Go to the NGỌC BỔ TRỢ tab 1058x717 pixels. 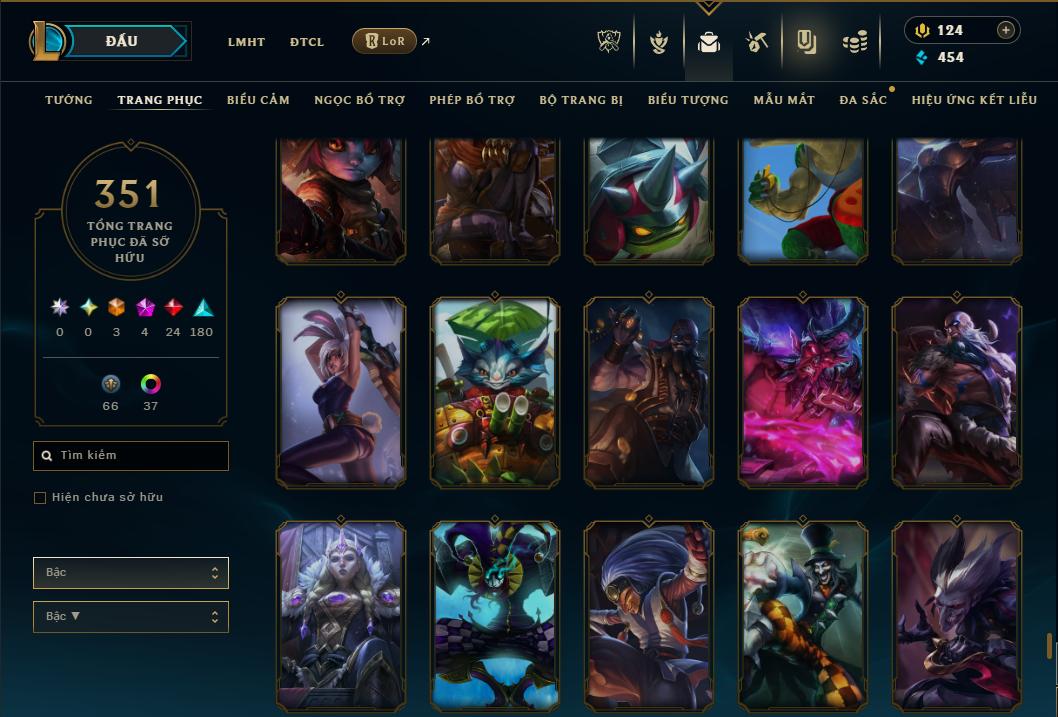click(x=359, y=100)
